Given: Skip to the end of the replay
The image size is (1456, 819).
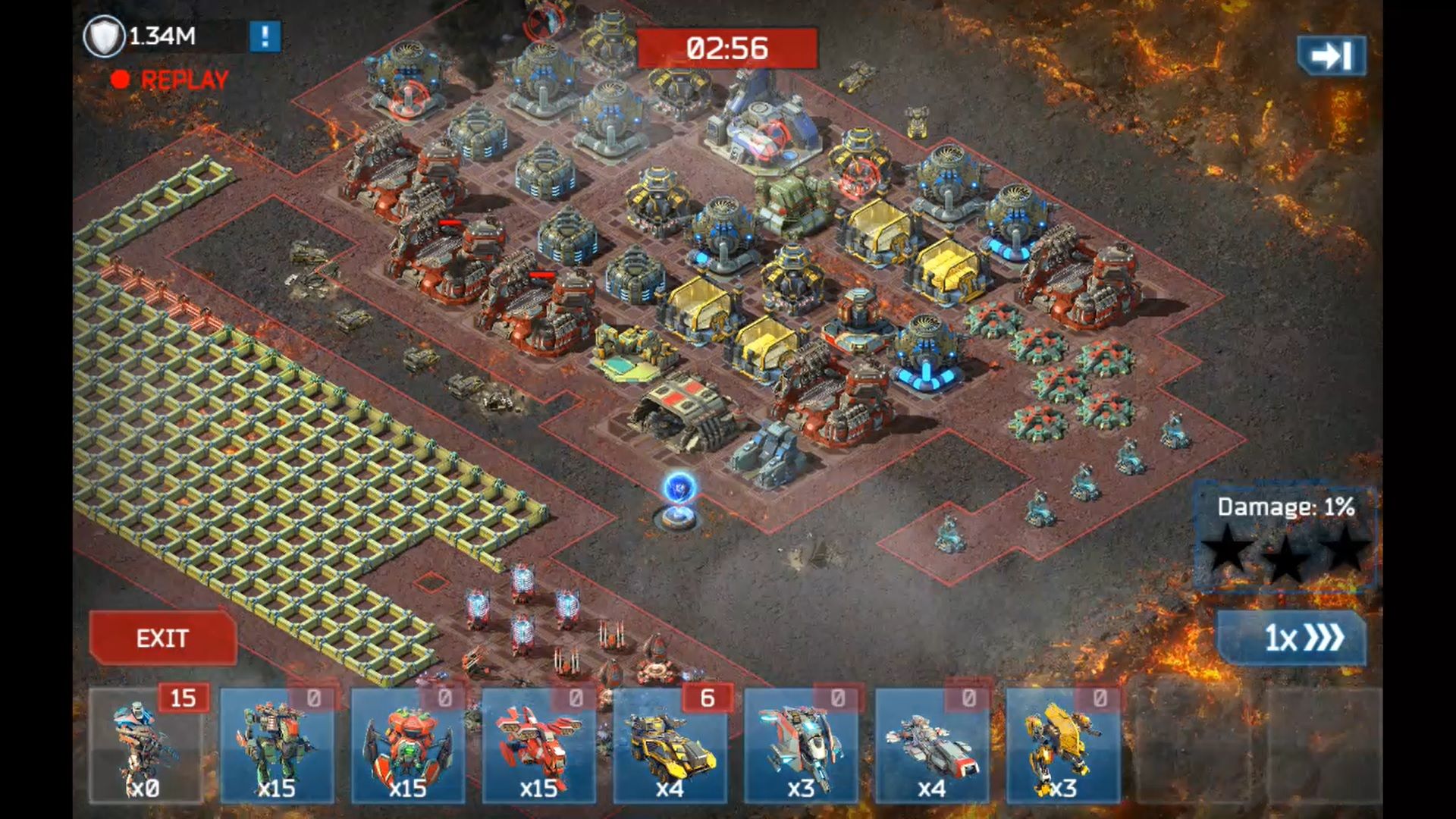Looking at the screenshot, I should click(x=1332, y=55).
